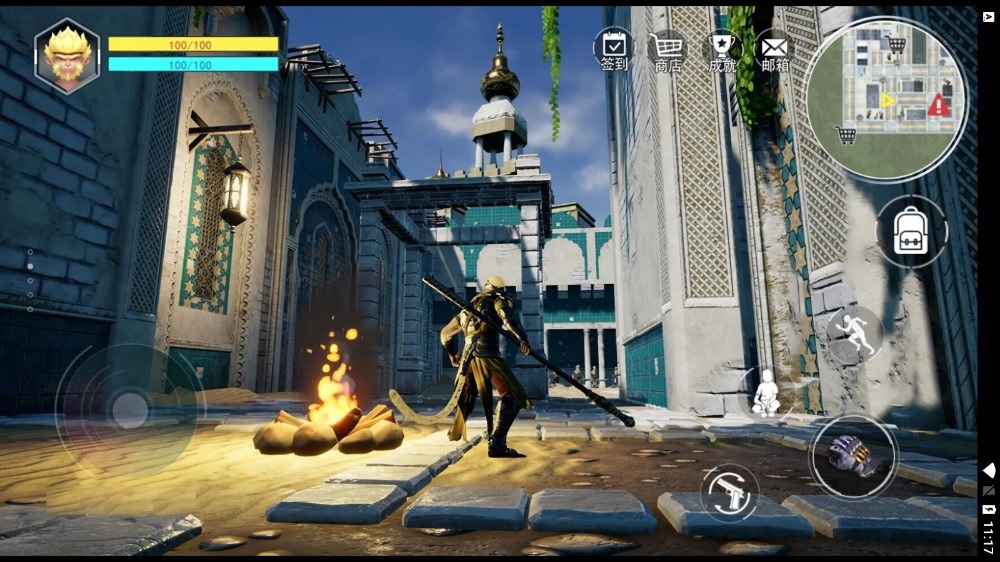
Task: Select the red warning marker on minimap
Action: click(938, 104)
